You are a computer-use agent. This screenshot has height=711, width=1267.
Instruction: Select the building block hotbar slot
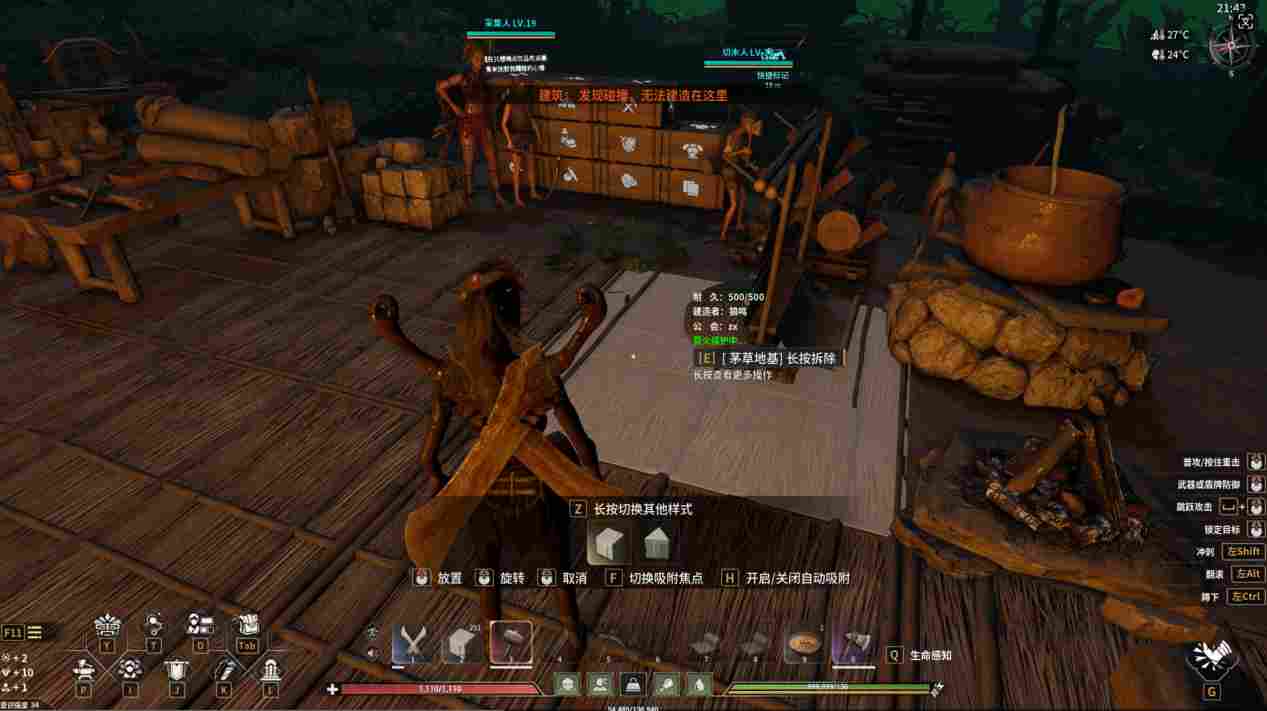(x=463, y=643)
